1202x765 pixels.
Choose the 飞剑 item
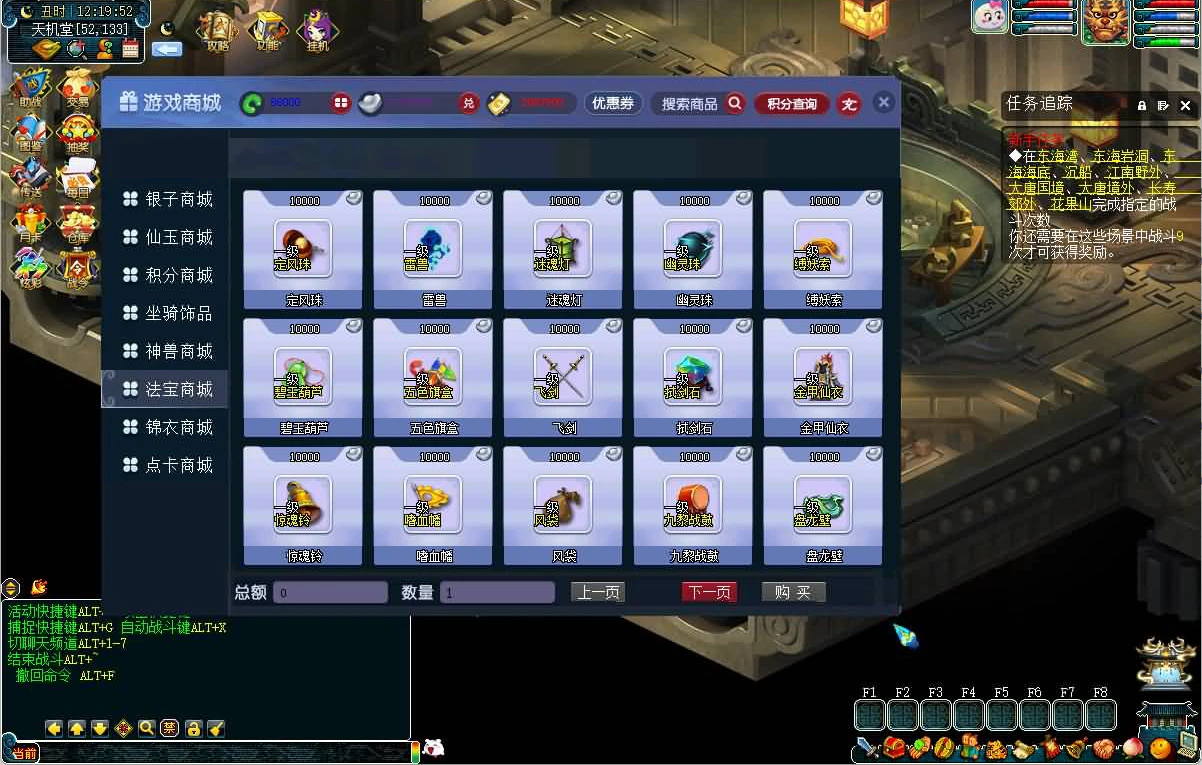tap(563, 378)
